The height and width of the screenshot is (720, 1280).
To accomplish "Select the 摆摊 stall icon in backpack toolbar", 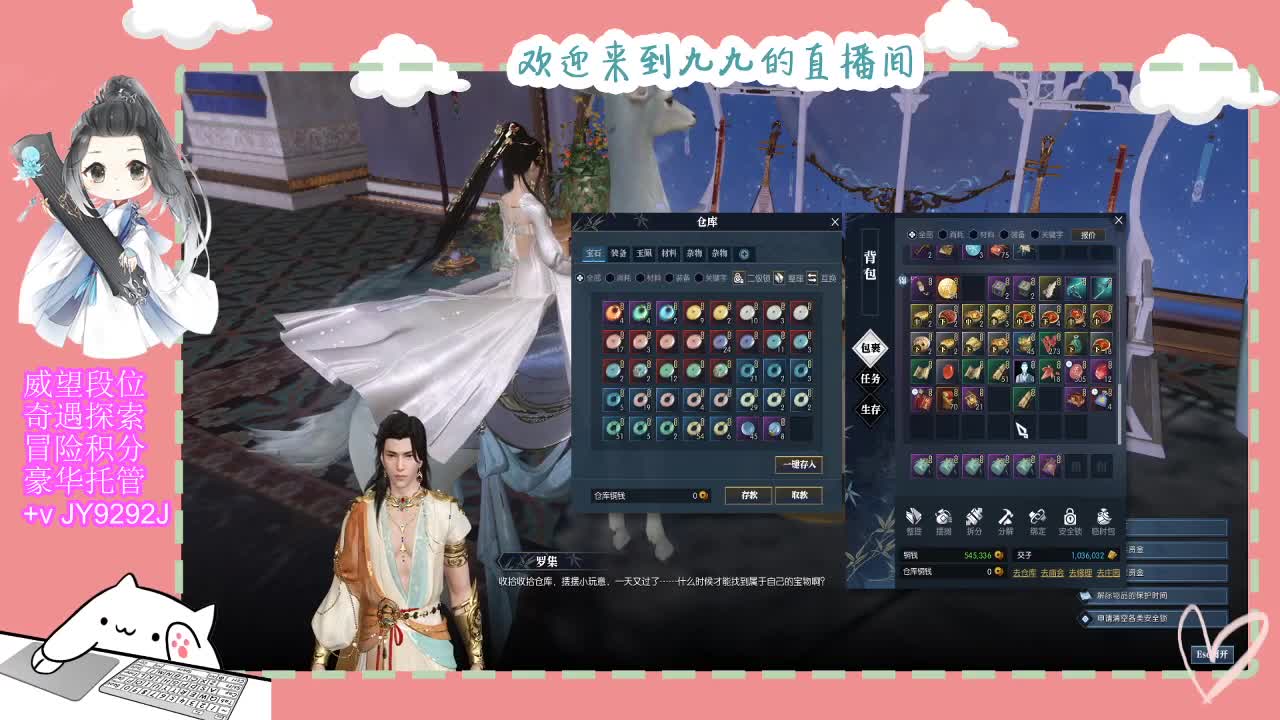I will click(x=943, y=518).
